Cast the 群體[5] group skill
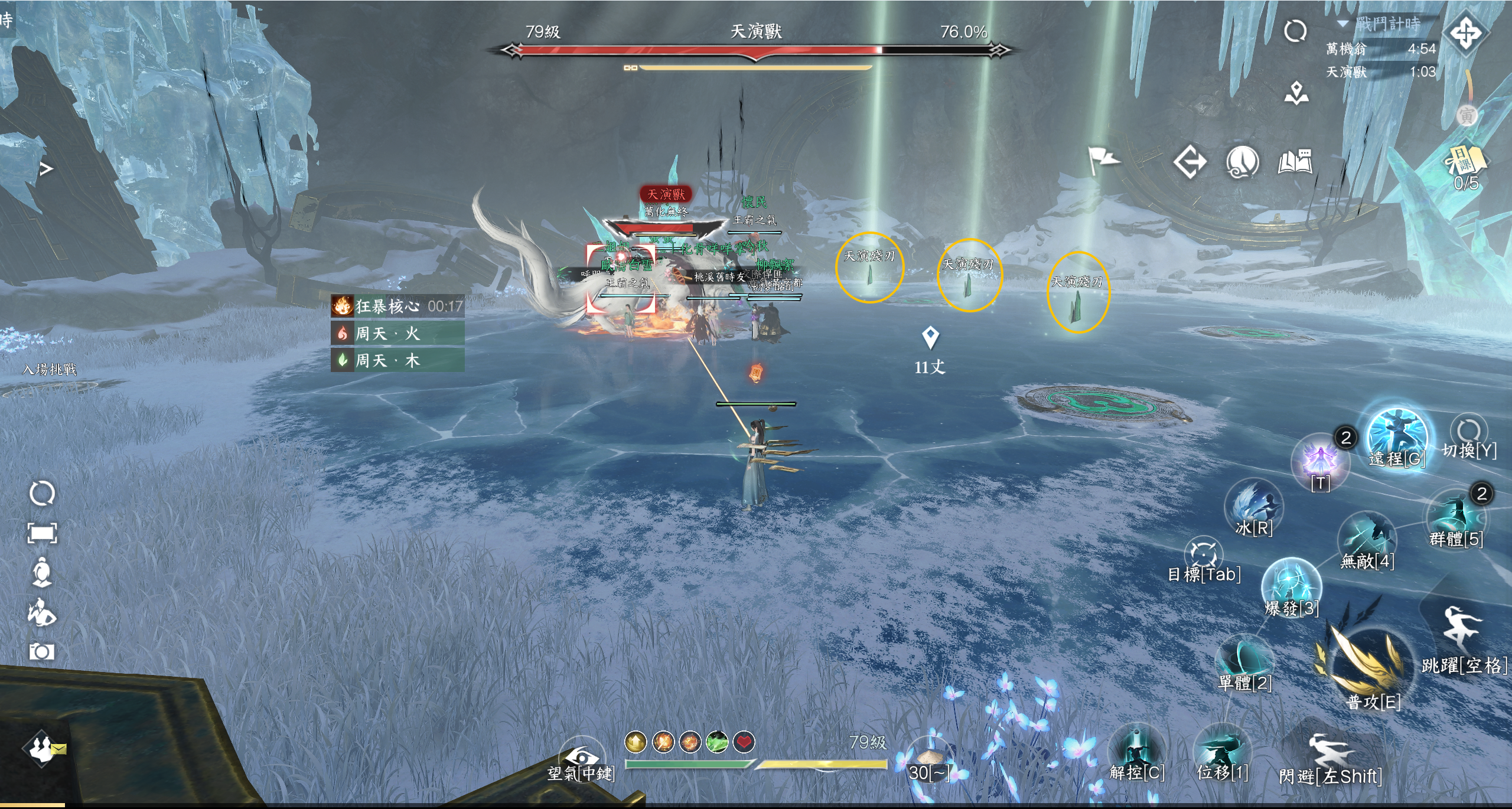This screenshot has height=809, width=1512. [1456, 516]
